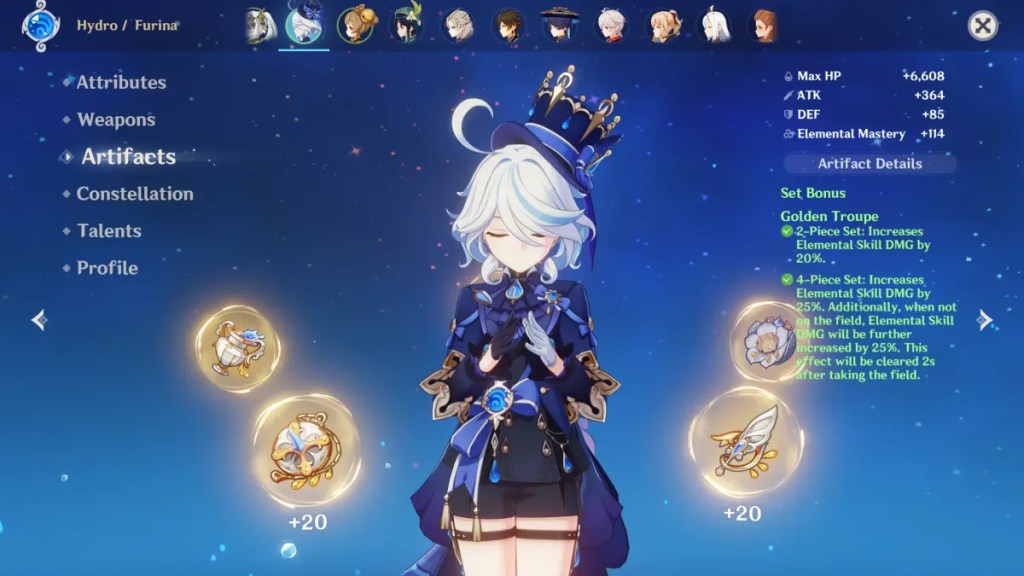Open the Artifacts section
Screen dimensions: 1024x576
[128, 157]
